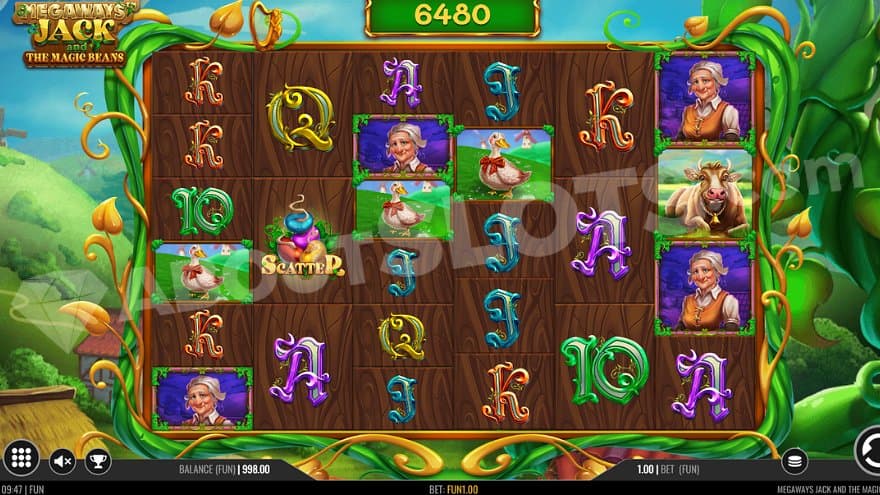Toggle the muted sound speaker icon
Image resolution: width=880 pixels, height=495 pixels.
(x=62, y=461)
